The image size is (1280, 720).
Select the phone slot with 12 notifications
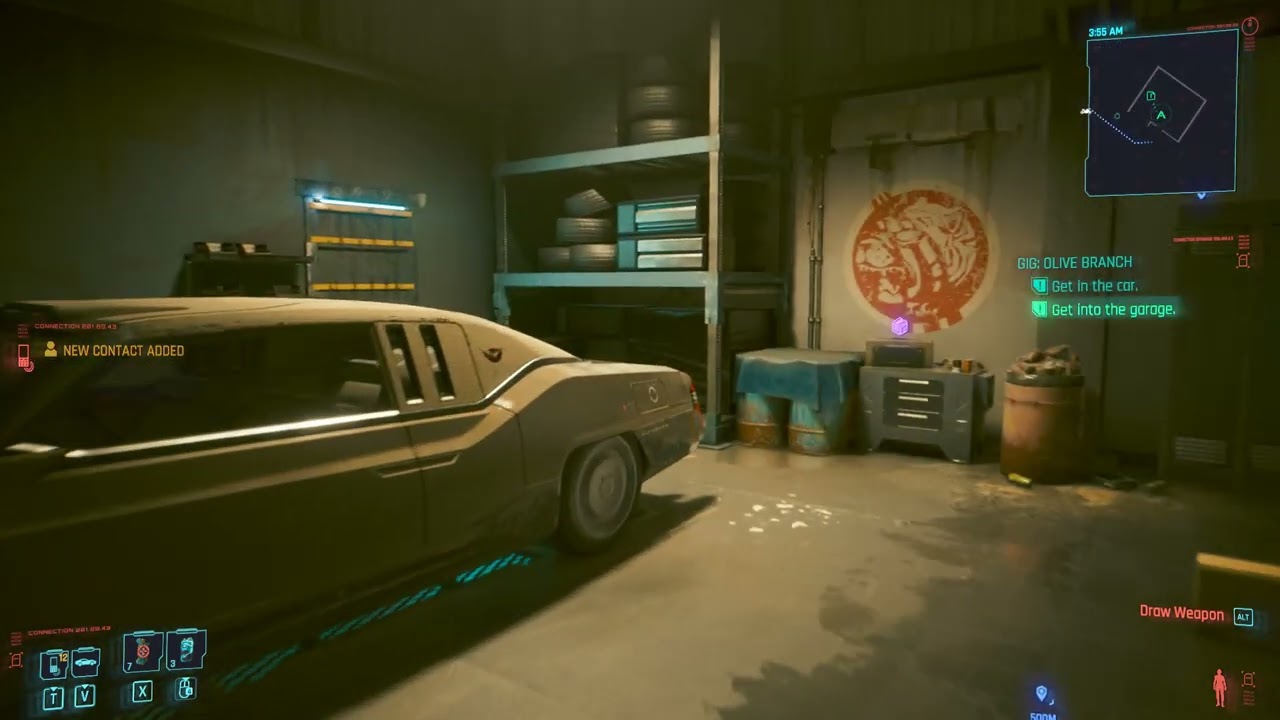[54, 663]
